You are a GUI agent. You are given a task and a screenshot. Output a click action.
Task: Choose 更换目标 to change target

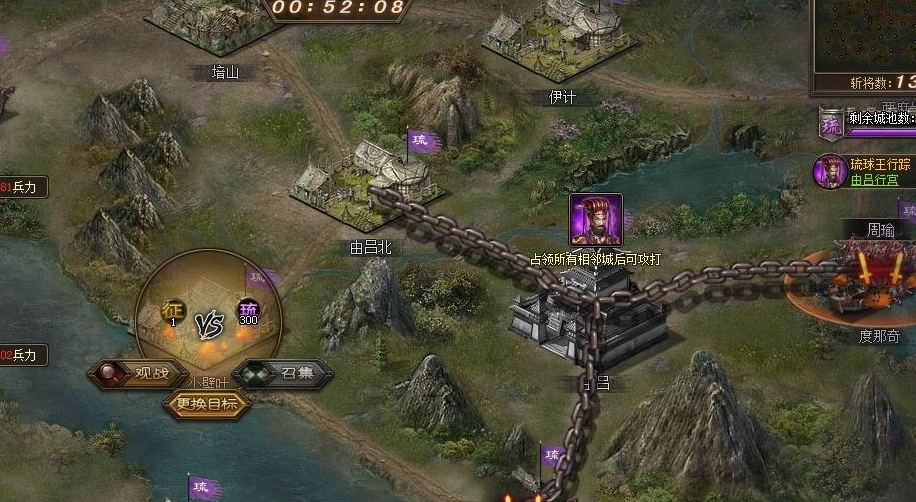click(x=206, y=404)
